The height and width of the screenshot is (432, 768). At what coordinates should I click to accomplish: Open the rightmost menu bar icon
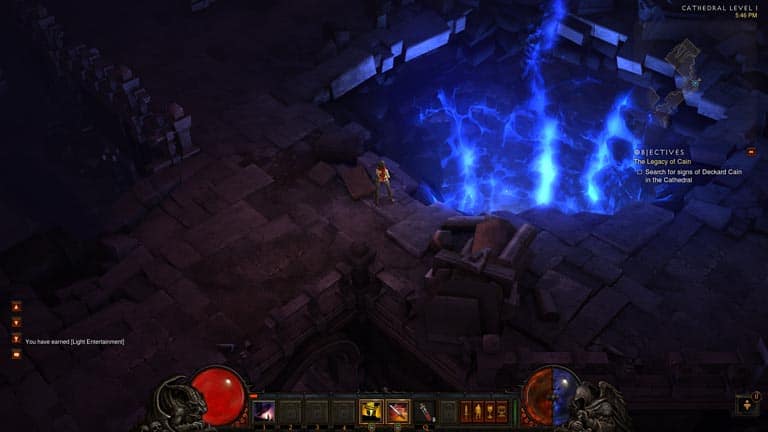[502, 411]
